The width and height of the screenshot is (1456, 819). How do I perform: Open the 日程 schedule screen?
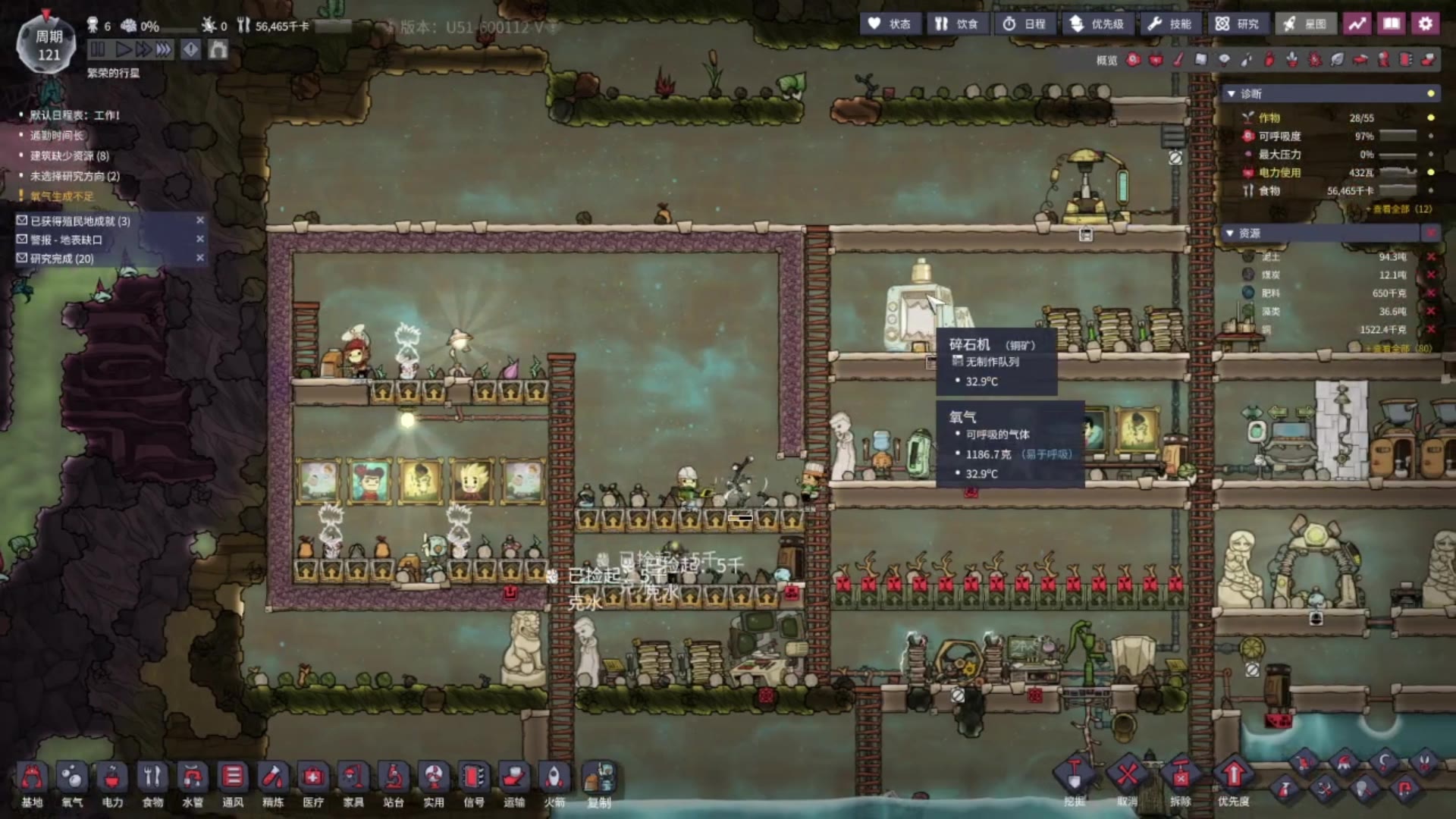[x=1025, y=24]
